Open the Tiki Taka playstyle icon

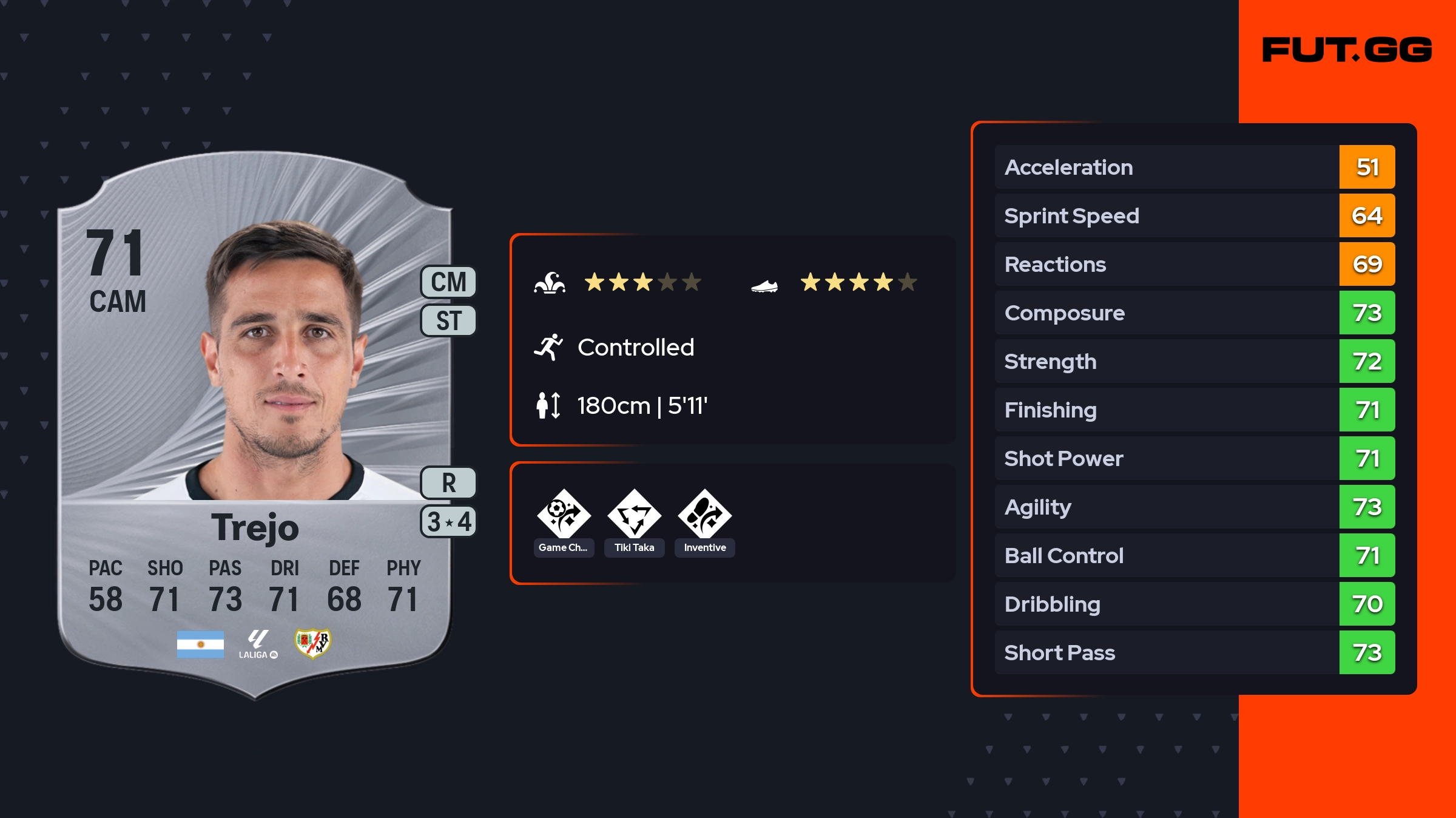634,515
